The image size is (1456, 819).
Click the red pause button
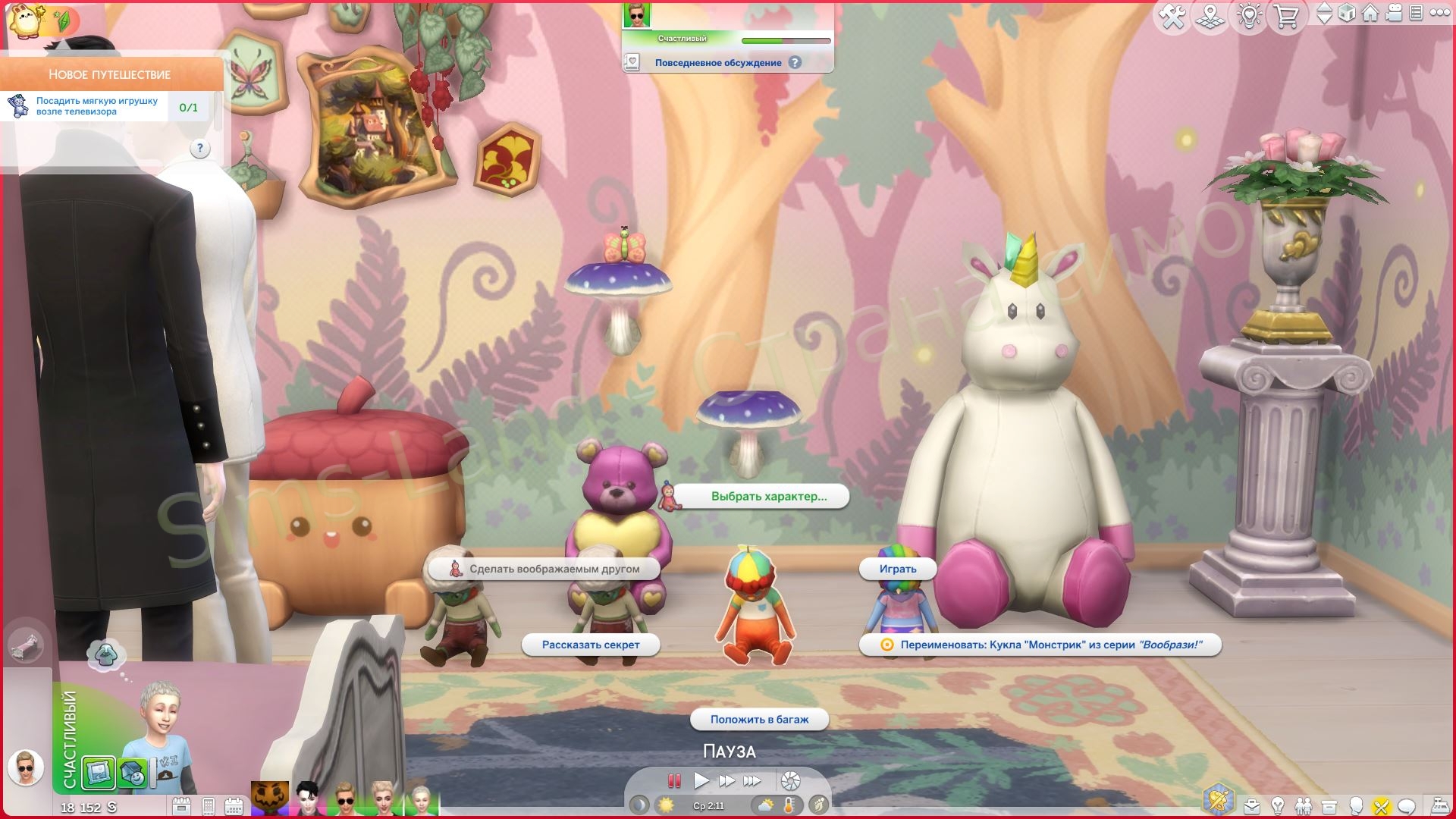click(673, 780)
